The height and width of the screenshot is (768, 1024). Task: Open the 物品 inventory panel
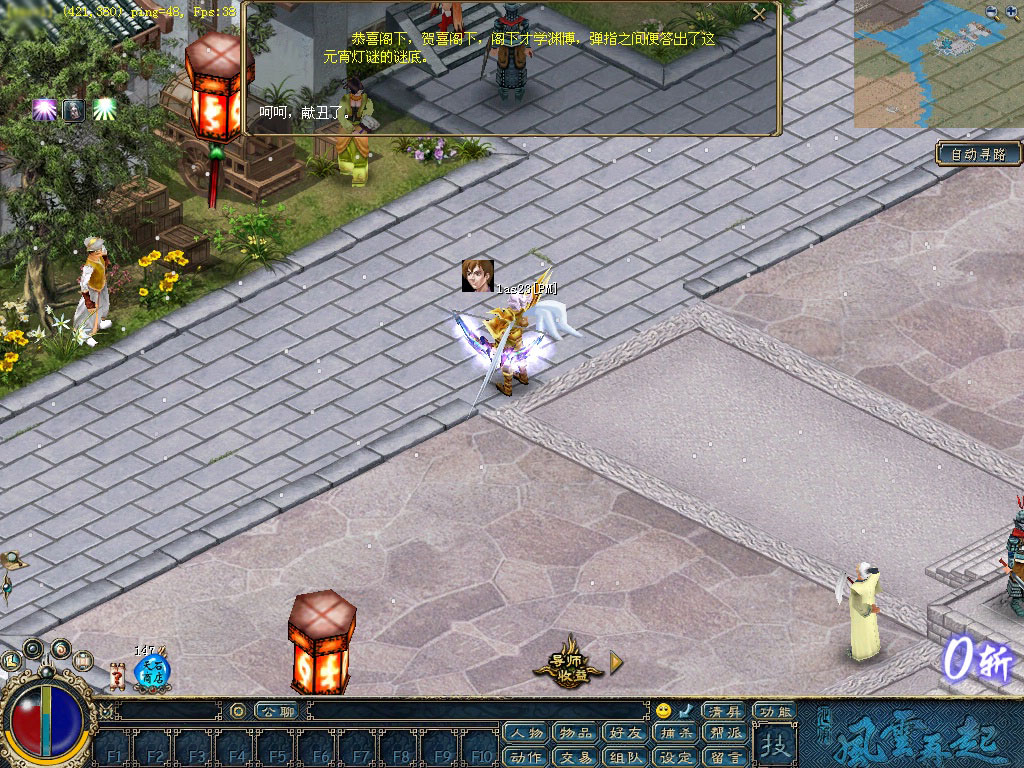tap(576, 733)
